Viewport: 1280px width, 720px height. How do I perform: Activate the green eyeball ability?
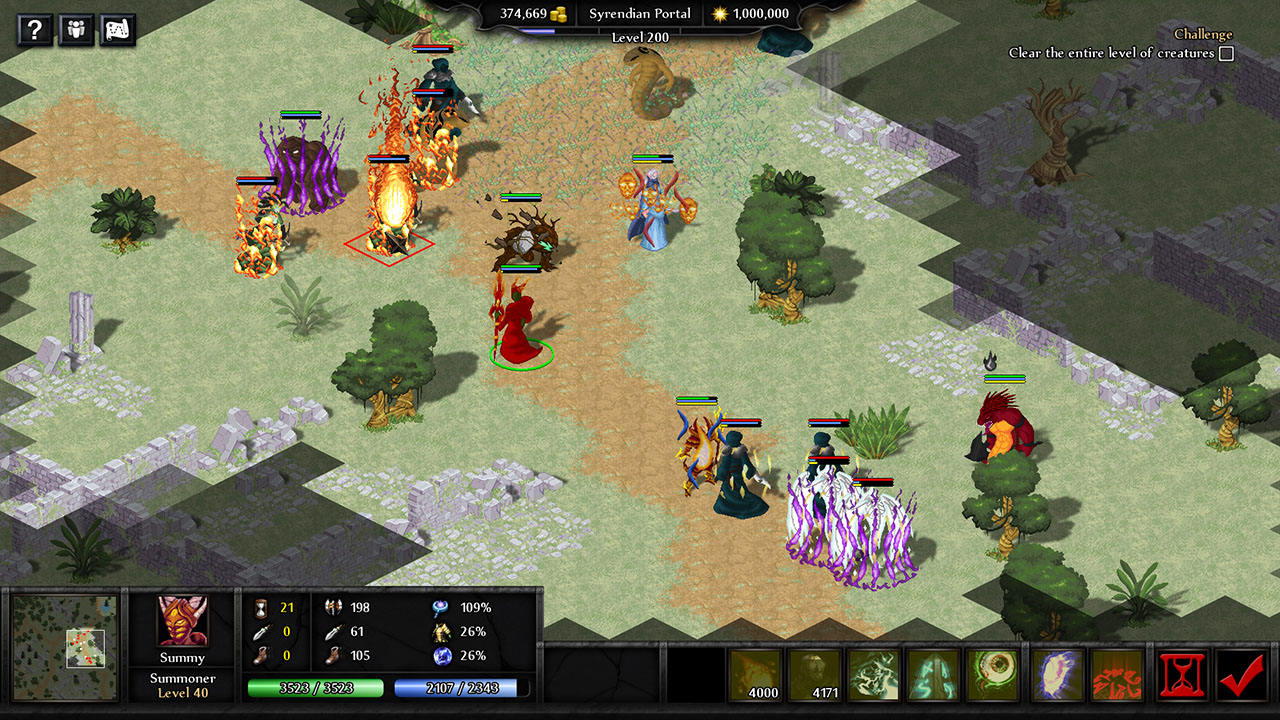point(992,675)
